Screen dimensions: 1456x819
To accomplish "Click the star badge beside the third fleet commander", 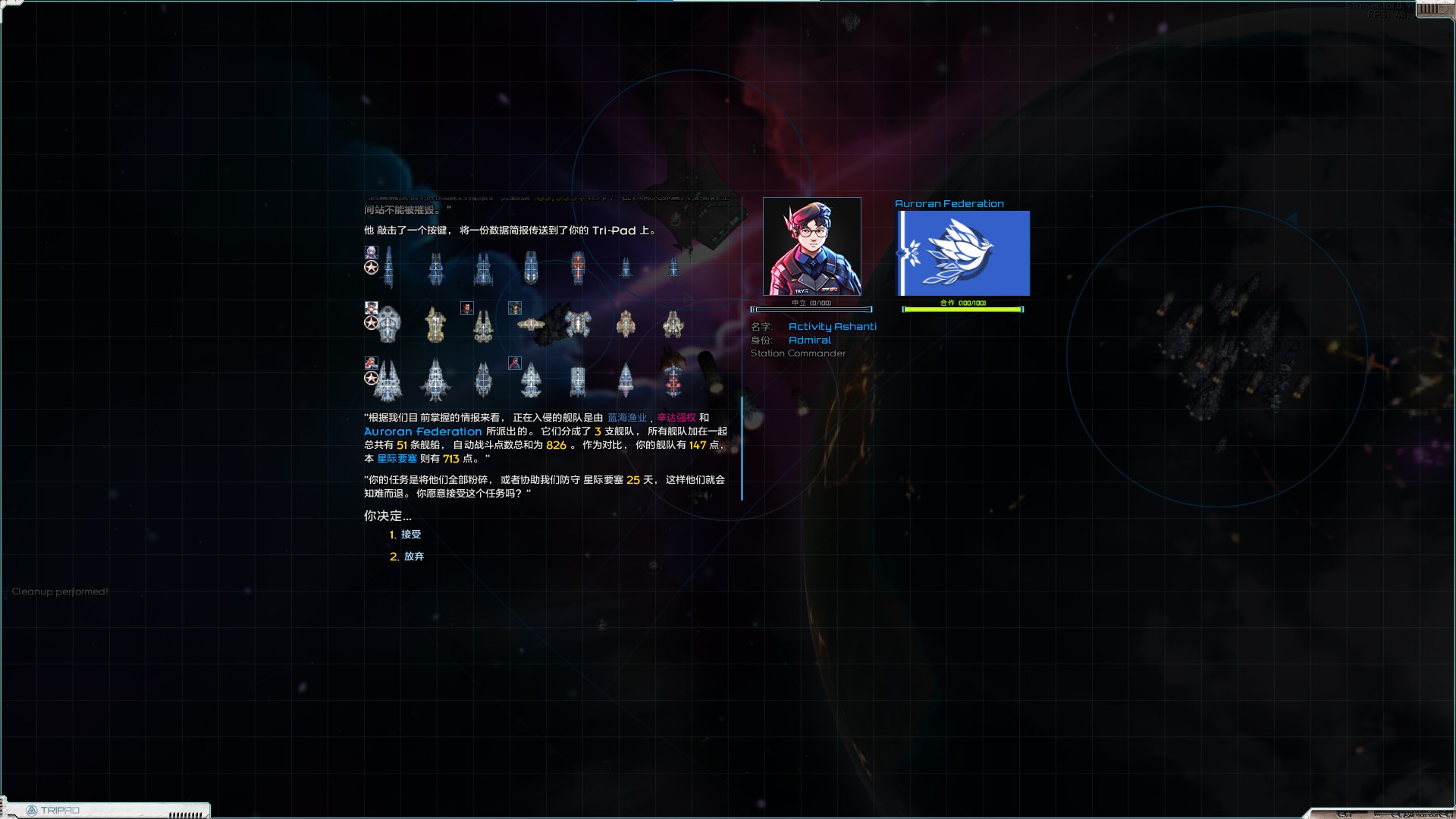I will tap(372, 378).
